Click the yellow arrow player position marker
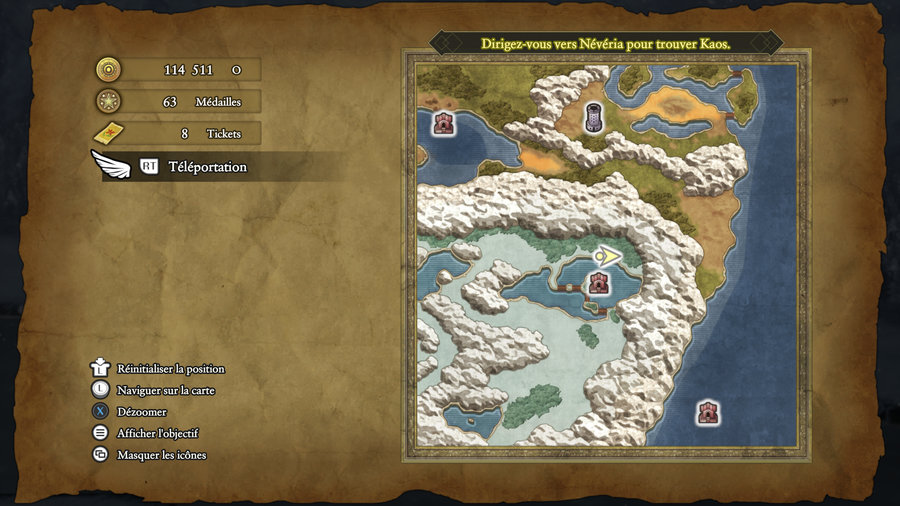The width and height of the screenshot is (900, 506). click(x=607, y=257)
